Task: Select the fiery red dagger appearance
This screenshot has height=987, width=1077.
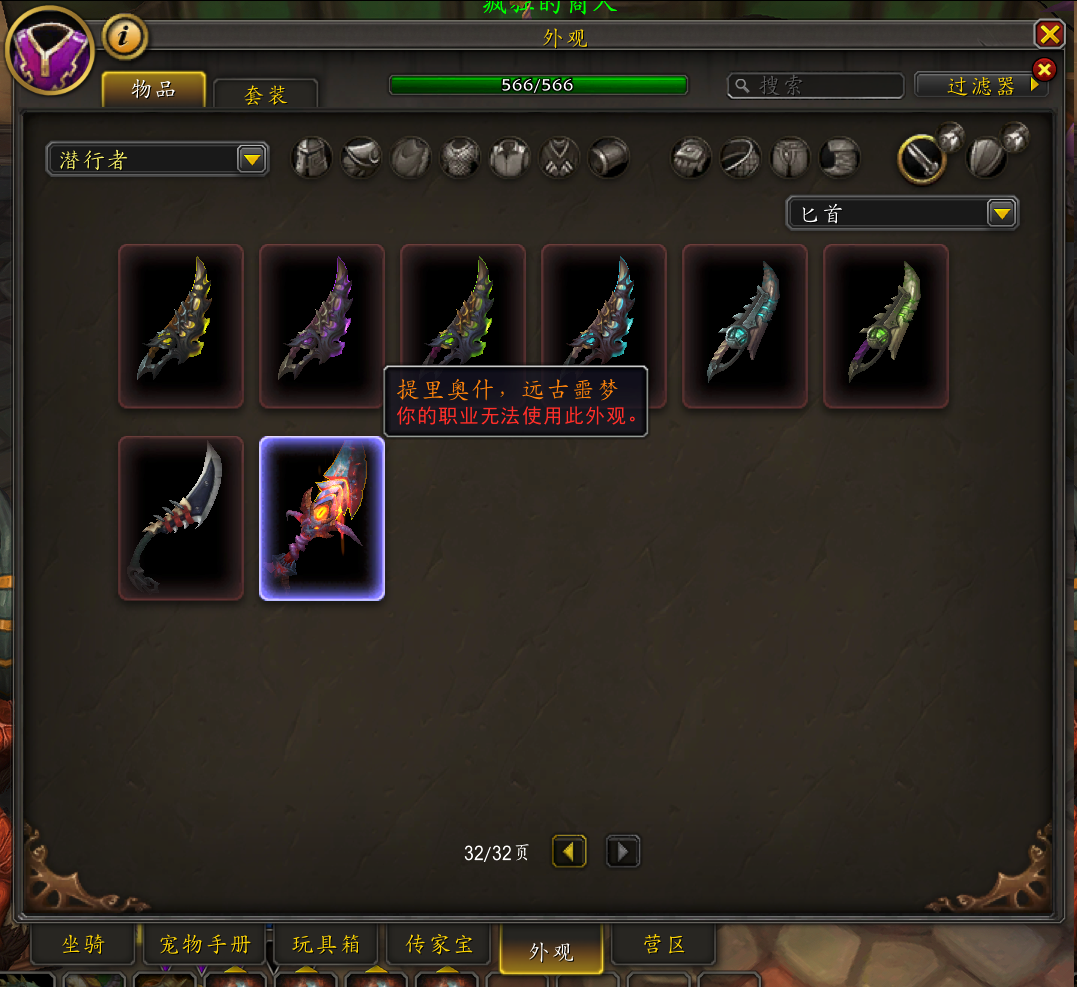Action: [322, 519]
